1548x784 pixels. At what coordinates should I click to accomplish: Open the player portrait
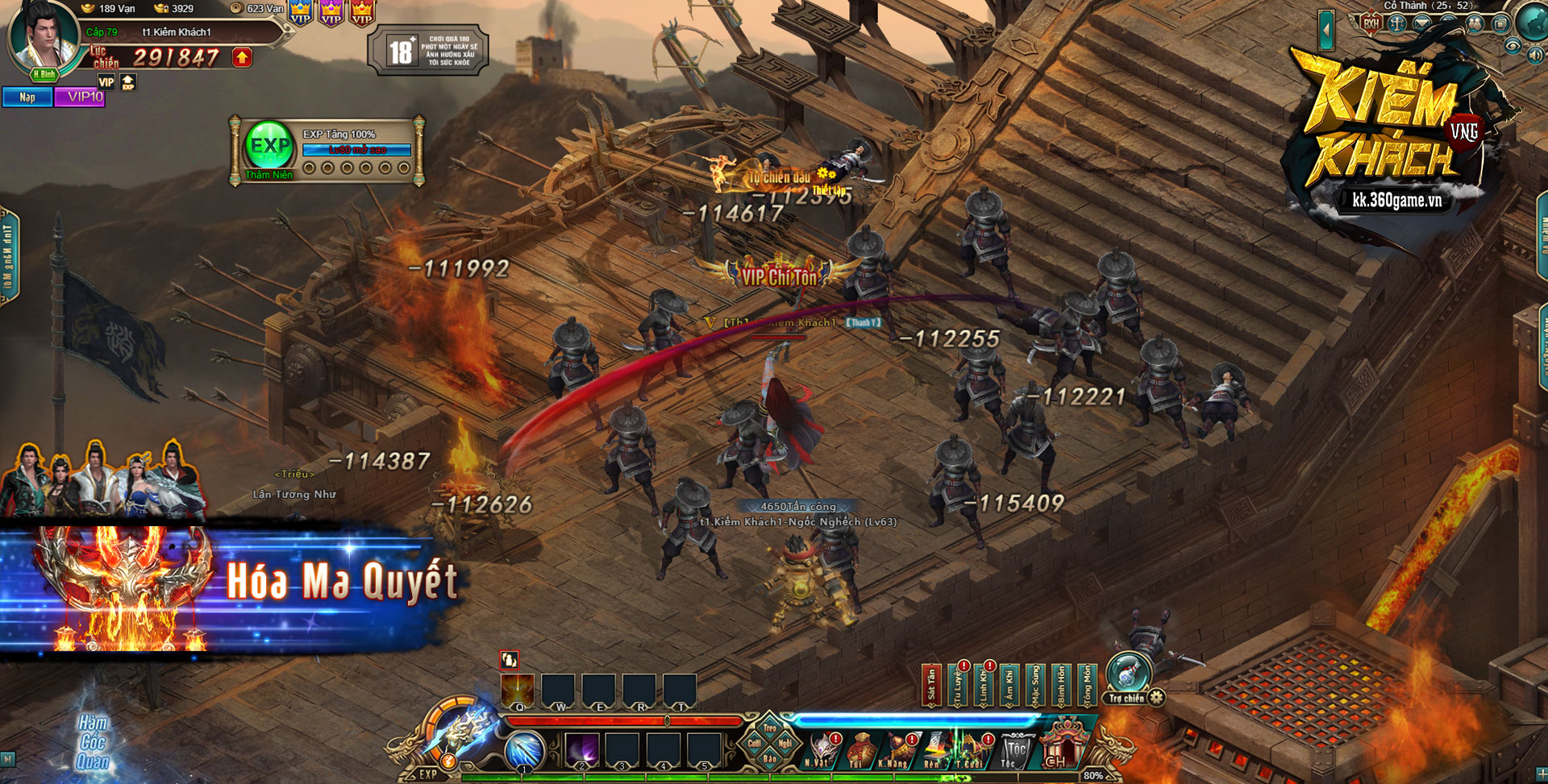pos(44,36)
